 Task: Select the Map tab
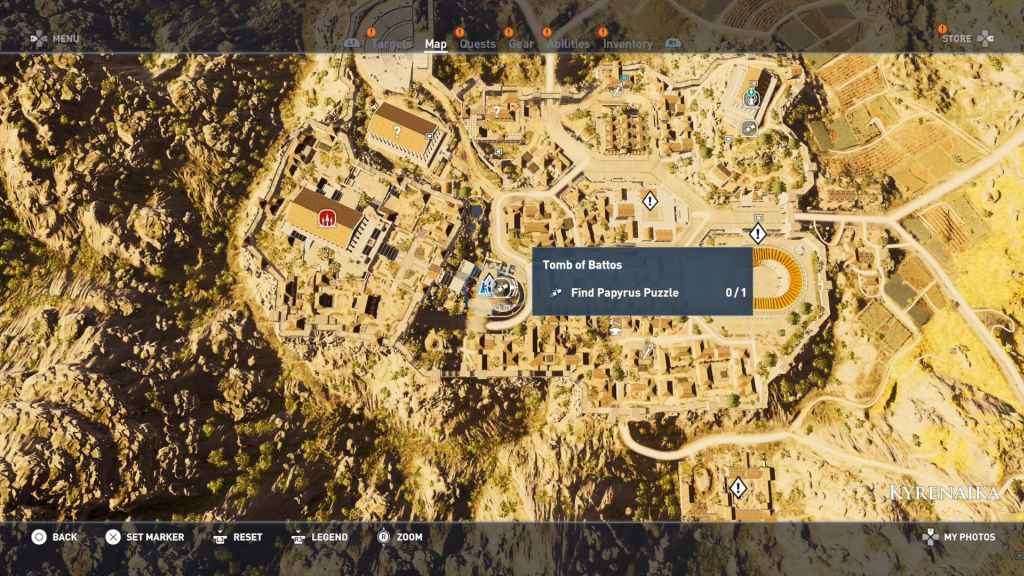click(435, 44)
